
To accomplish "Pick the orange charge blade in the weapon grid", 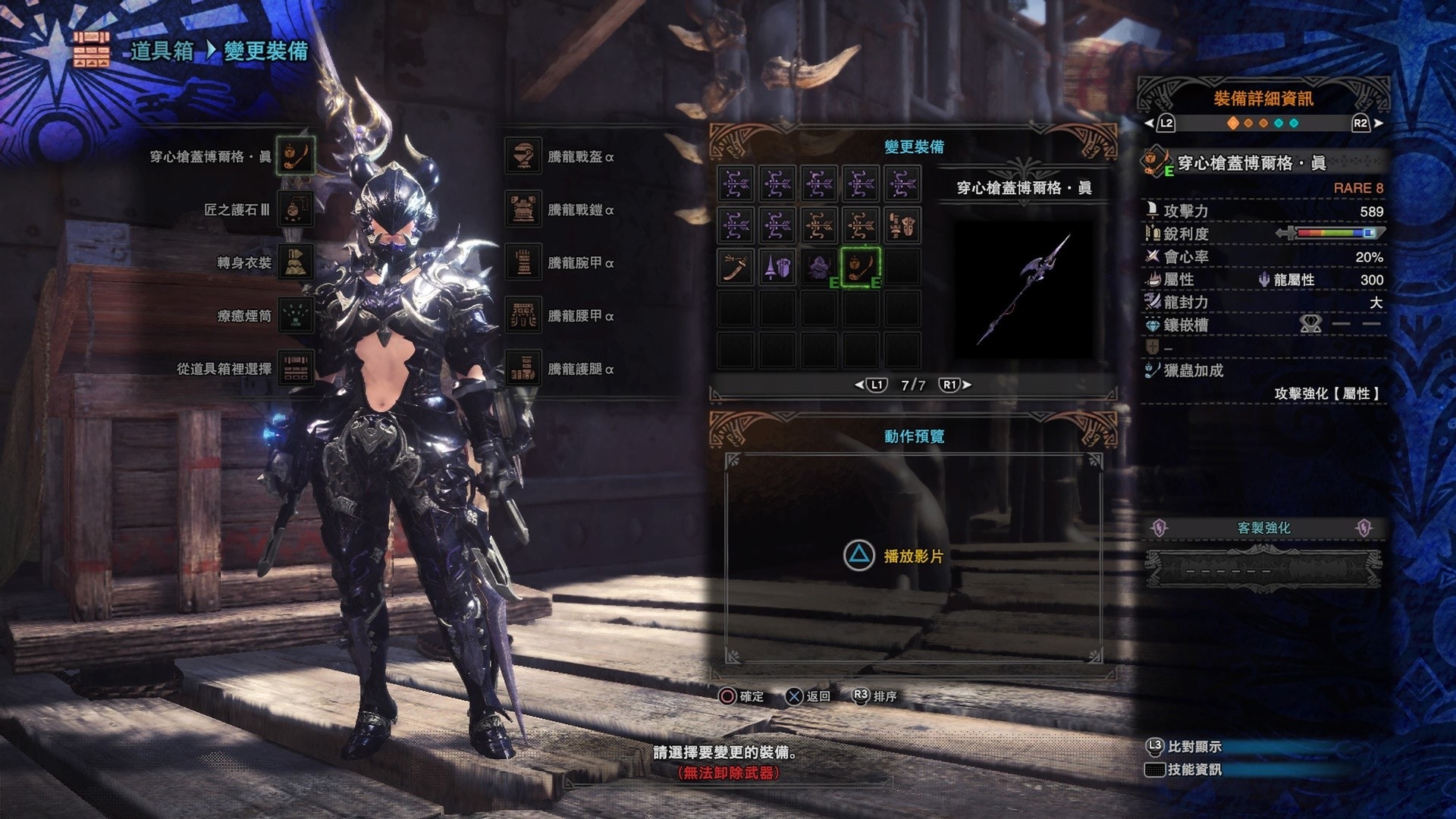I will coord(902,225).
